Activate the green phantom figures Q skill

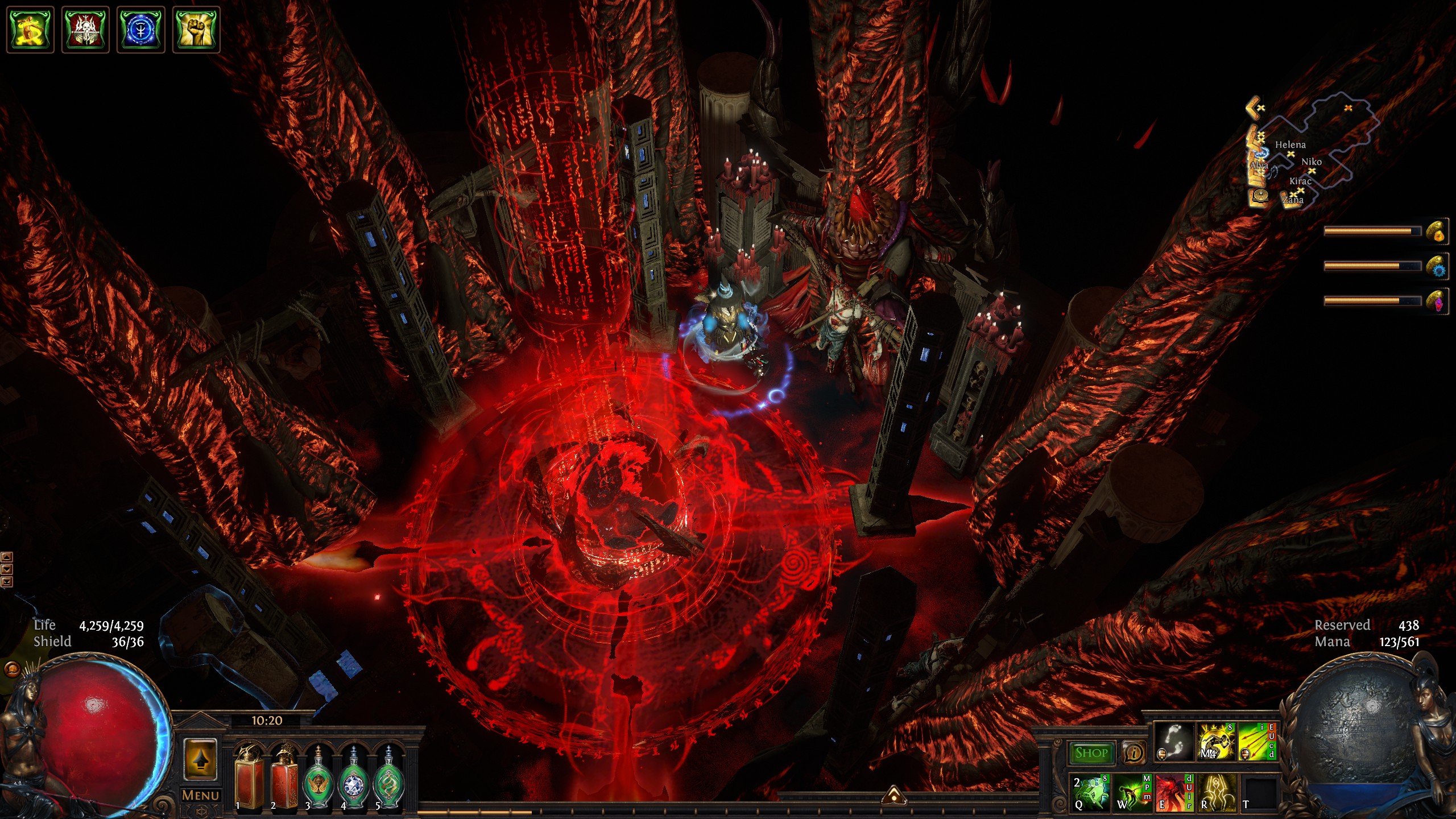pos(1090,792)
